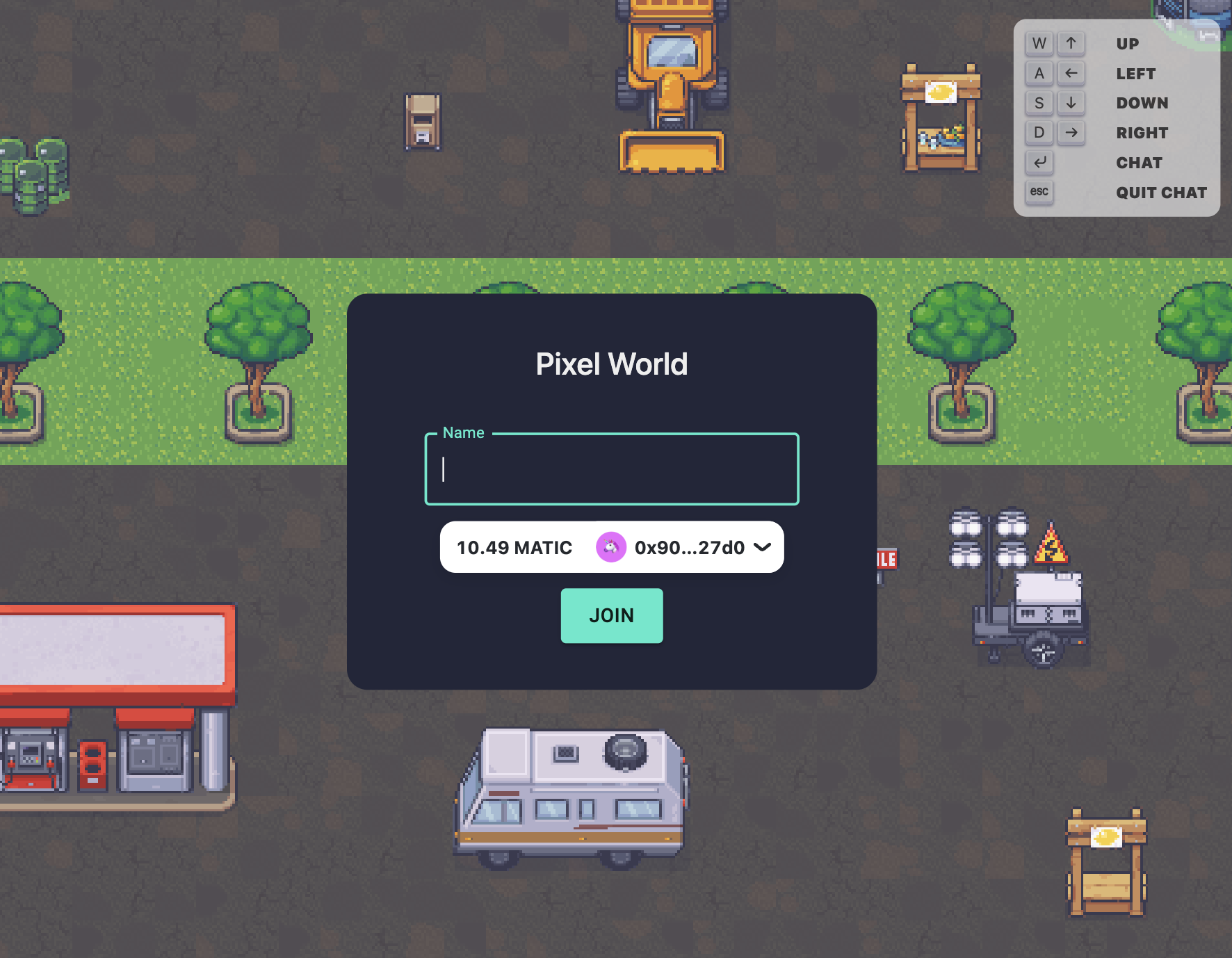Click the JOIN button
The width and height of the screenshot is (1232, 958).
(x=611, y=615)
